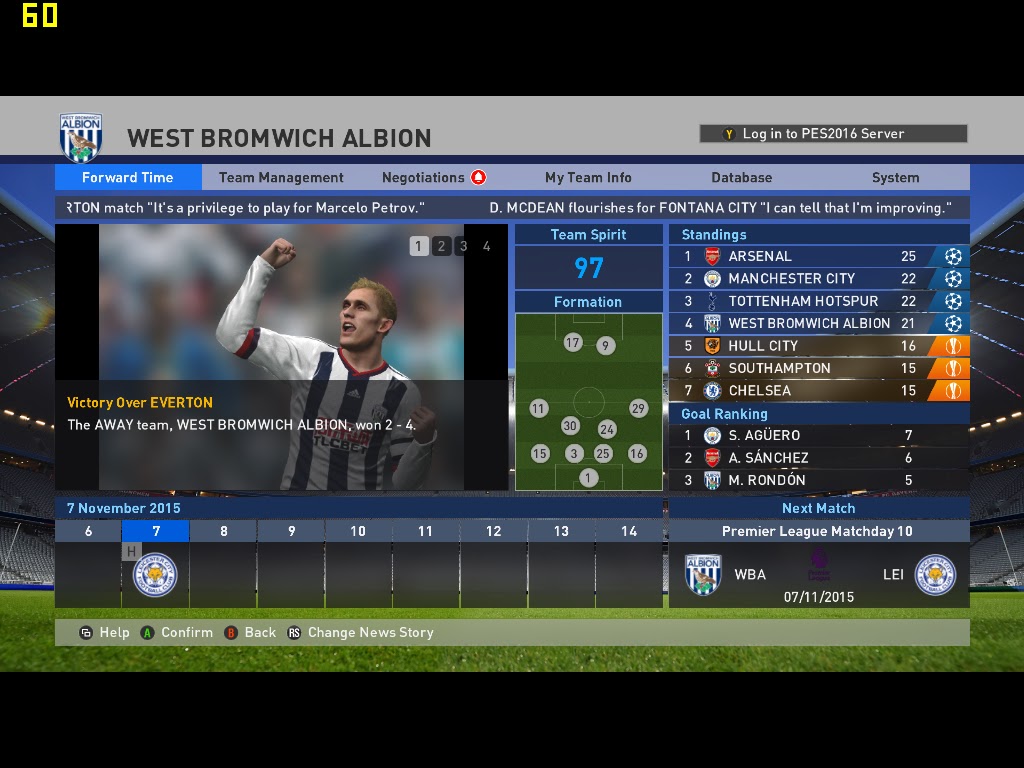
Task: Select Arsenal in the standings
Action: pos(818,256)
